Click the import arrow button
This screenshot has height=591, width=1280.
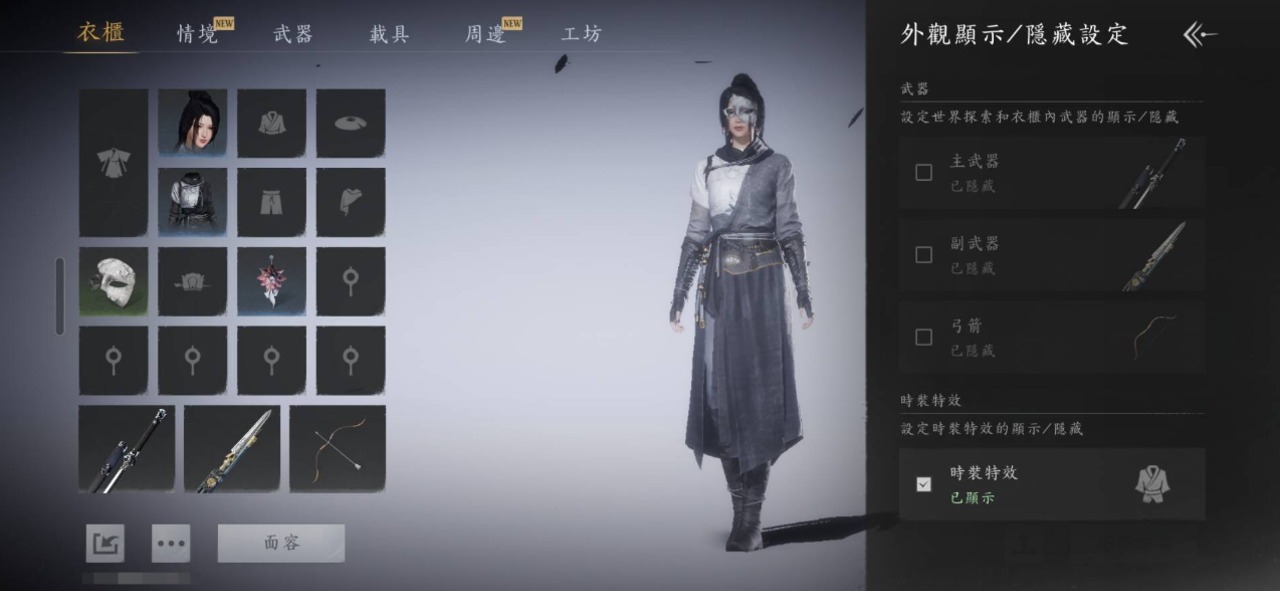(x=105, y=543)
